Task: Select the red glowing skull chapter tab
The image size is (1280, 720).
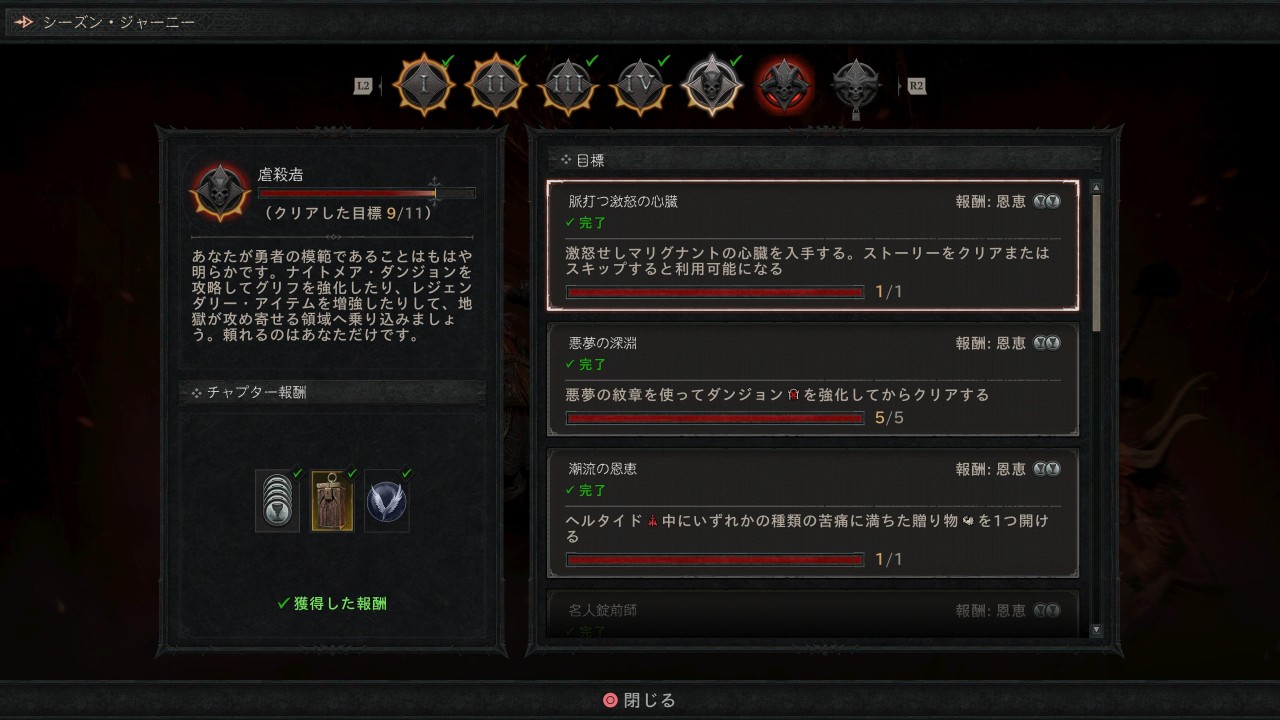Action: 784,86
